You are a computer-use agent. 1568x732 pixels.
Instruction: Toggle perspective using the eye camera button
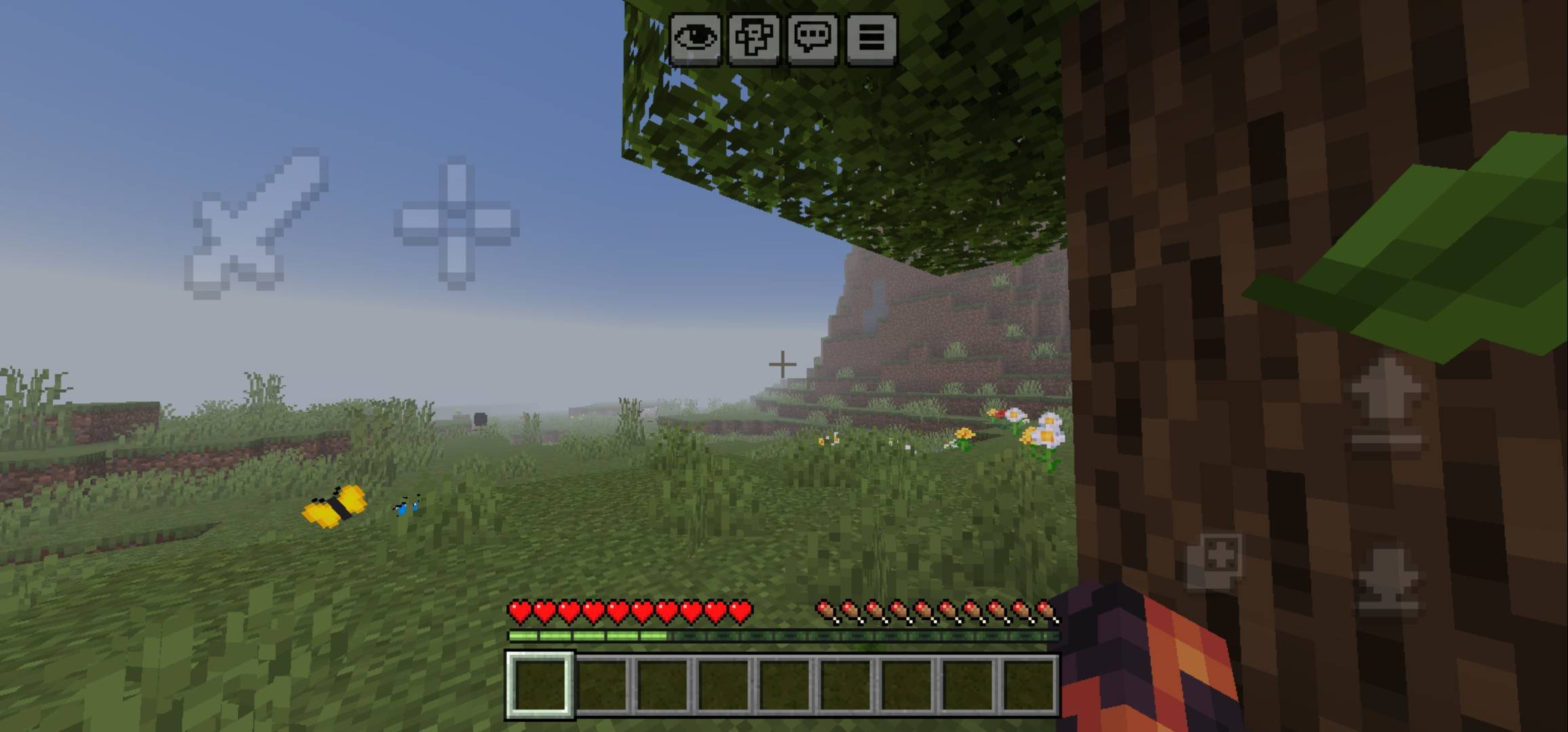697,39
